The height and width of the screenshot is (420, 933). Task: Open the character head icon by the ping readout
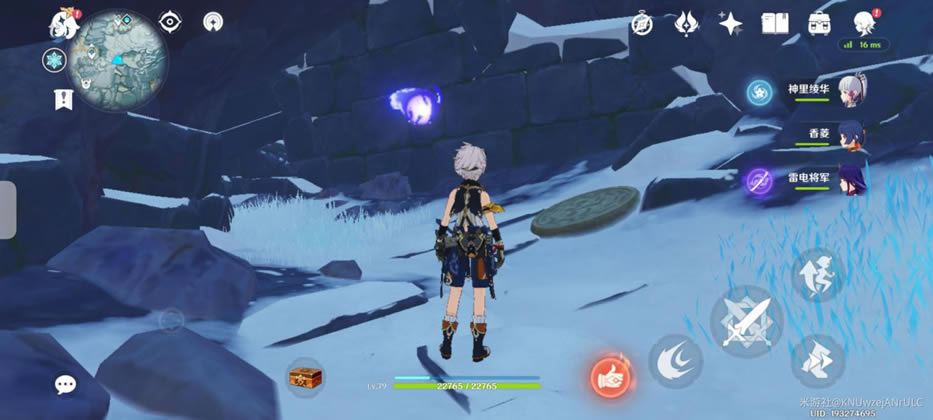click(x=865, y=23)
